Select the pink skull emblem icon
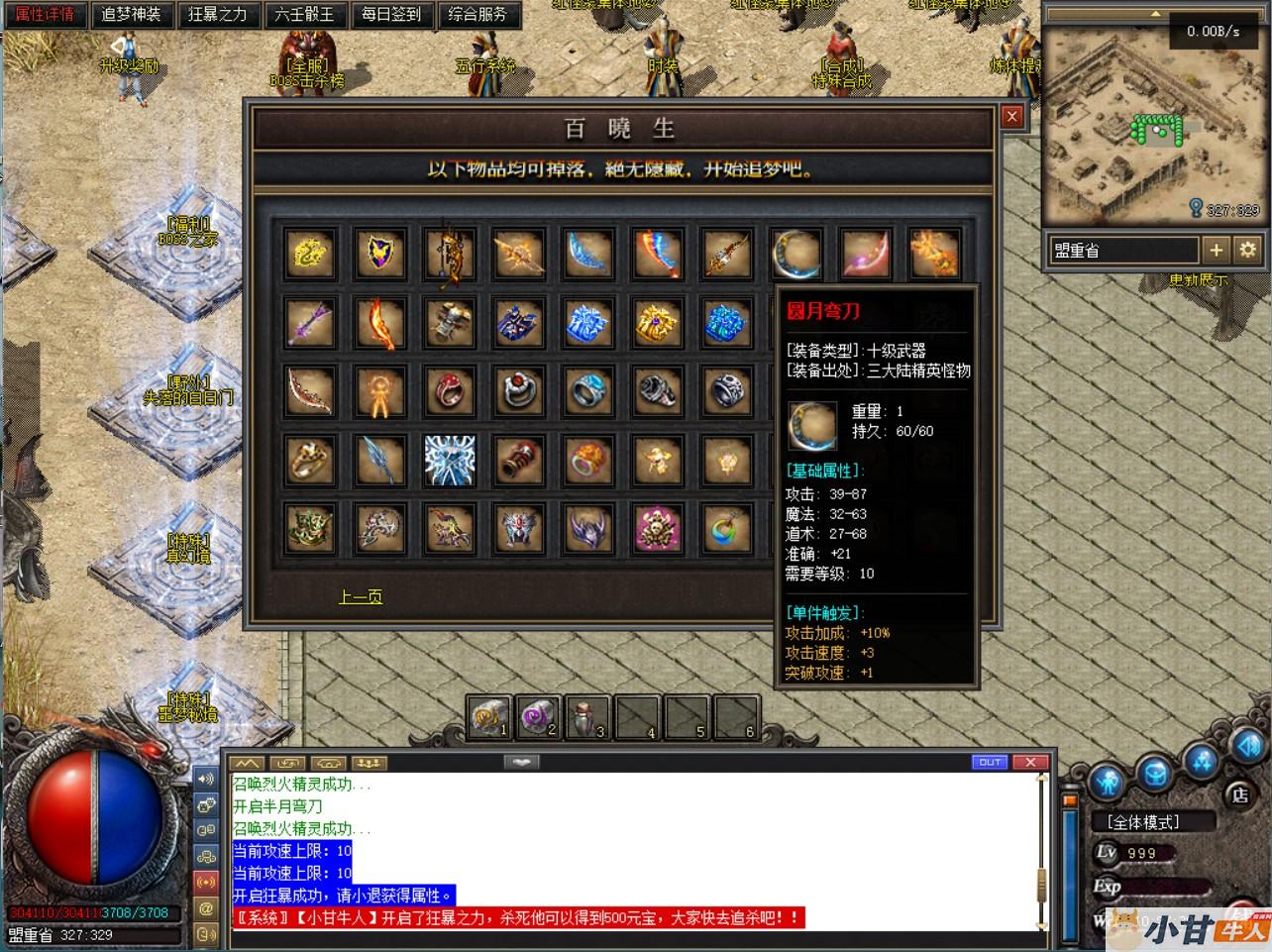The width and height of the screenshot is (1272, 952). [658, 530]
